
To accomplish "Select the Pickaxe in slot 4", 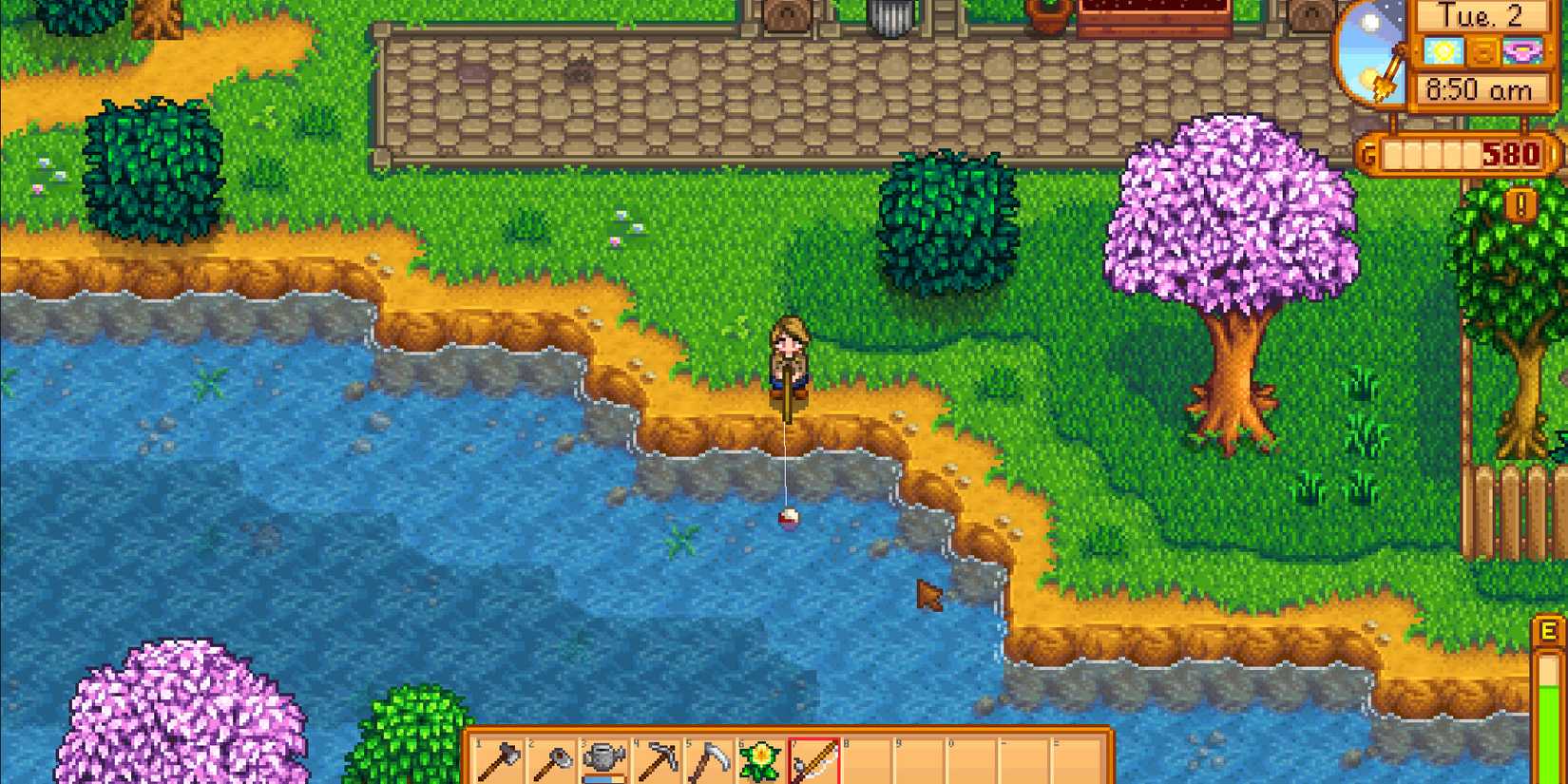I will coord(657,760).
